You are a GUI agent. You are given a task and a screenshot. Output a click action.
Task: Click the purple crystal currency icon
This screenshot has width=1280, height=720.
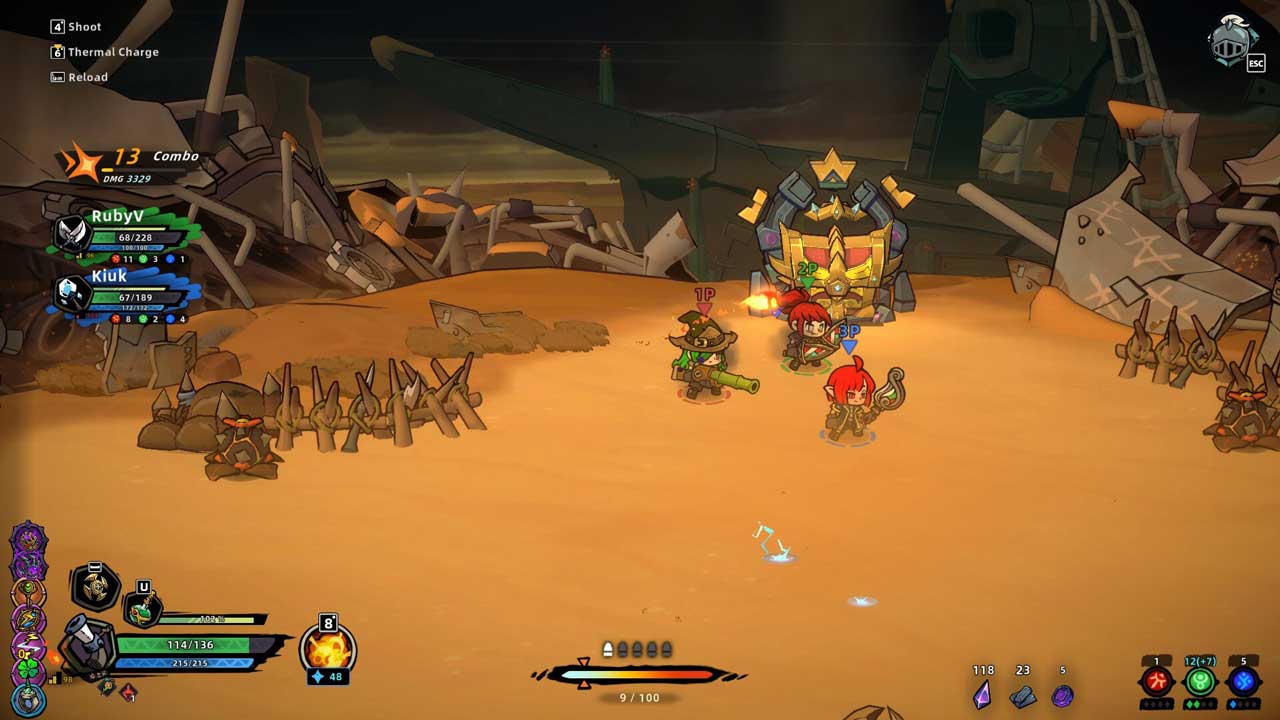tap(982, 694)
